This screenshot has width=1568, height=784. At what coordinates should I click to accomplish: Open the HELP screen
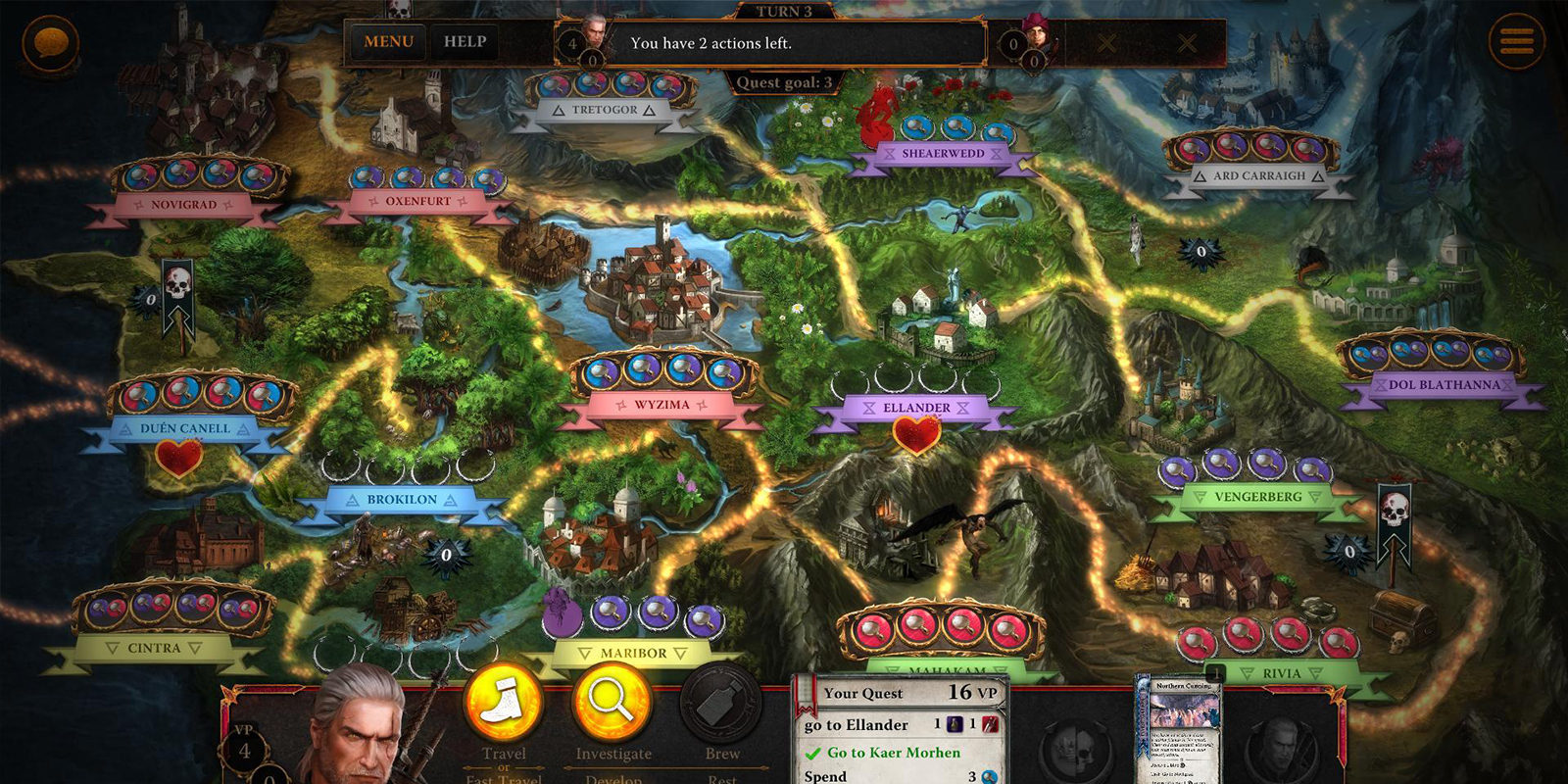(x=465, y=42)
